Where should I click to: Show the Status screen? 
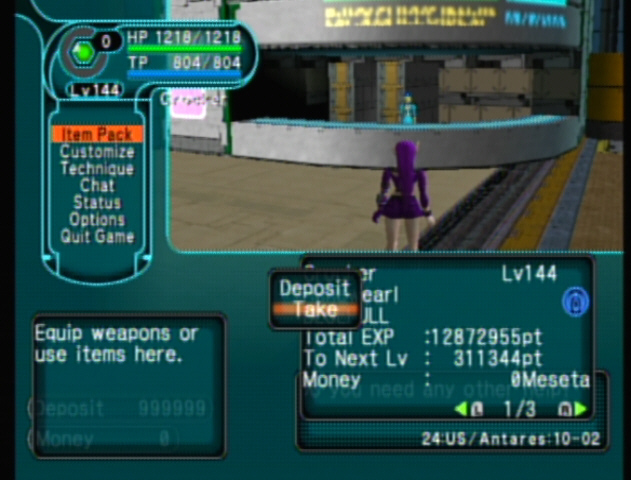coord(97,203)
